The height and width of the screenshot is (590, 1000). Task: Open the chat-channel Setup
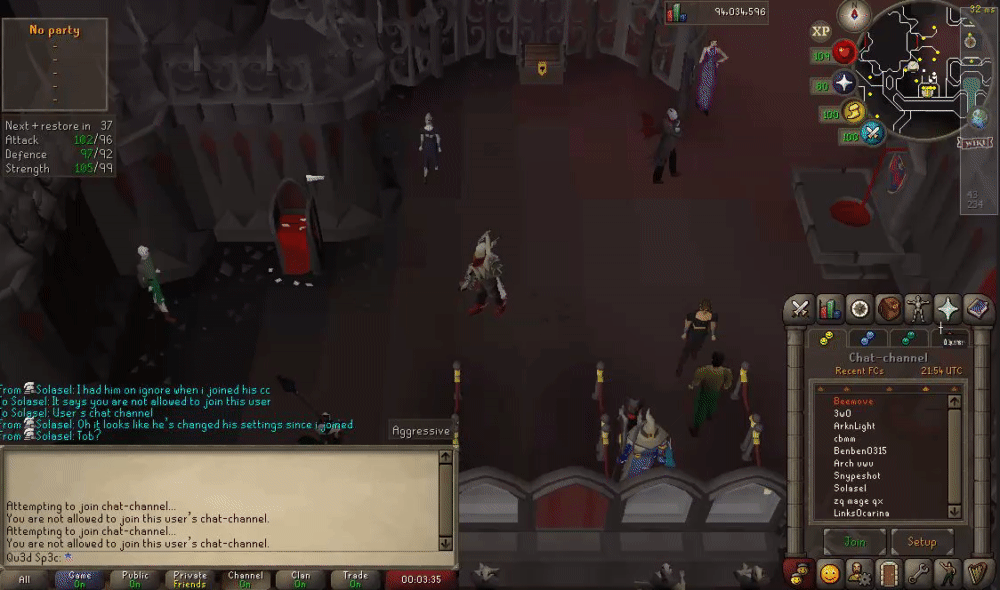point(921,542)
